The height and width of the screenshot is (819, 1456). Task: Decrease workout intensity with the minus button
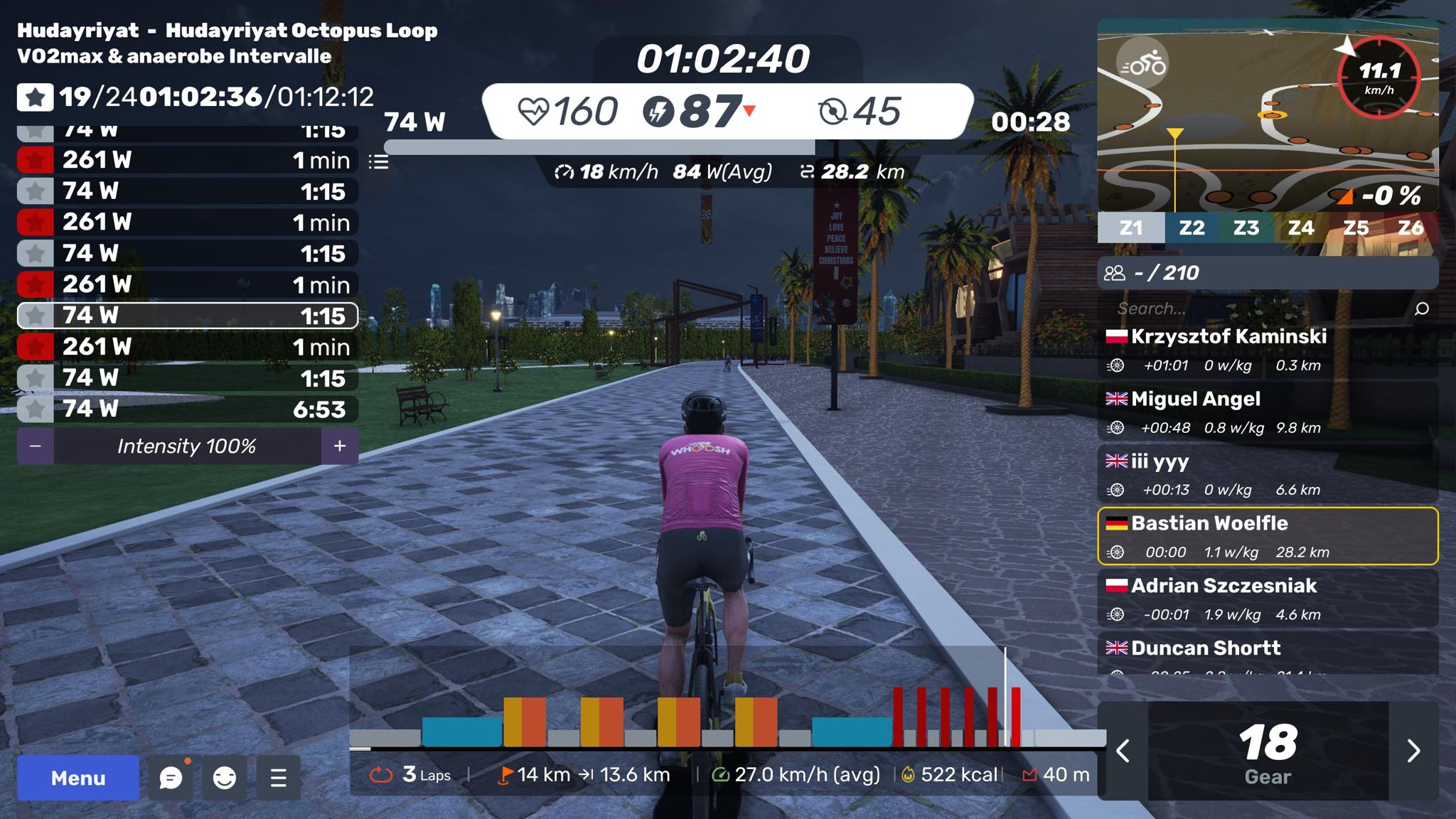click(36, 446)
